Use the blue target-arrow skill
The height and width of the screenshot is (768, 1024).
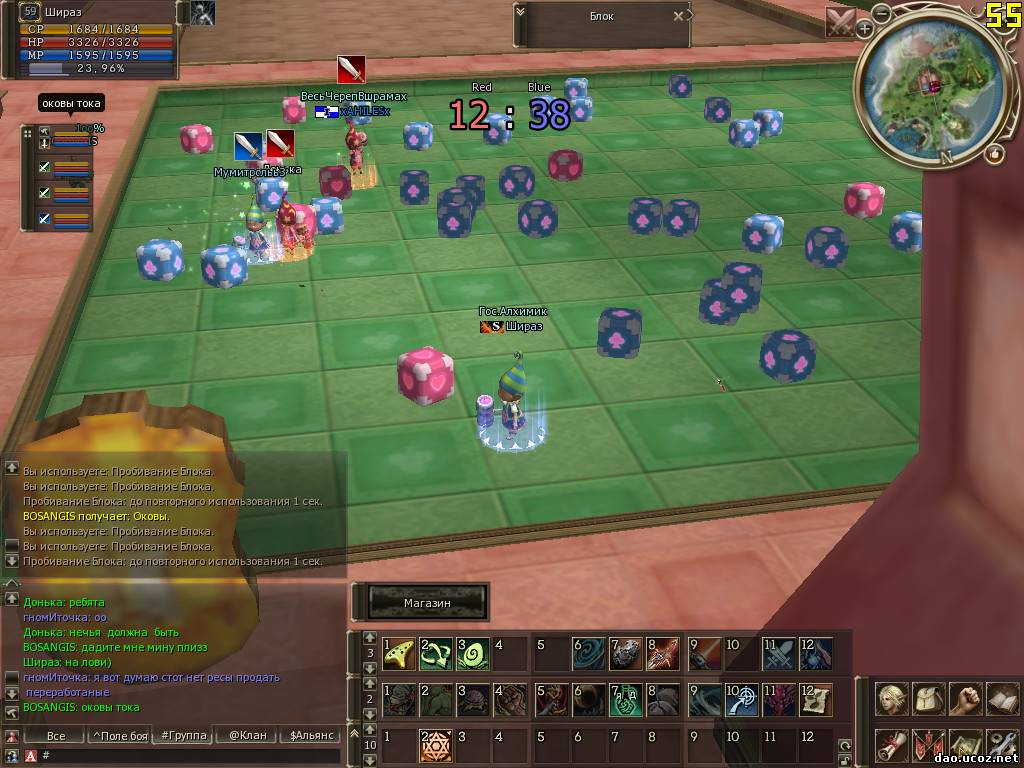(x=741, y=699)
